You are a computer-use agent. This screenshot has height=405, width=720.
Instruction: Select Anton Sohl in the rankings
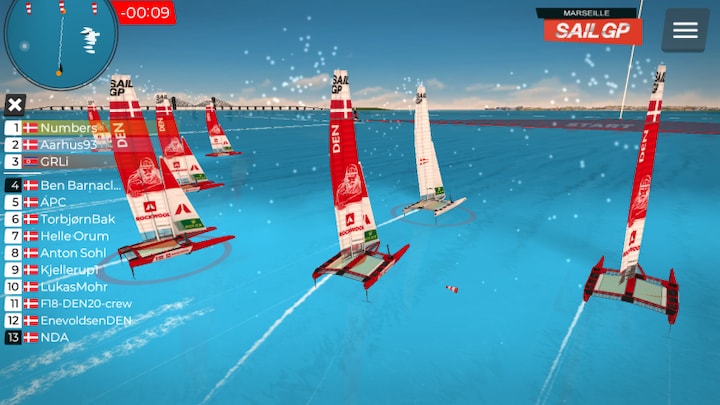click(72, 253)
